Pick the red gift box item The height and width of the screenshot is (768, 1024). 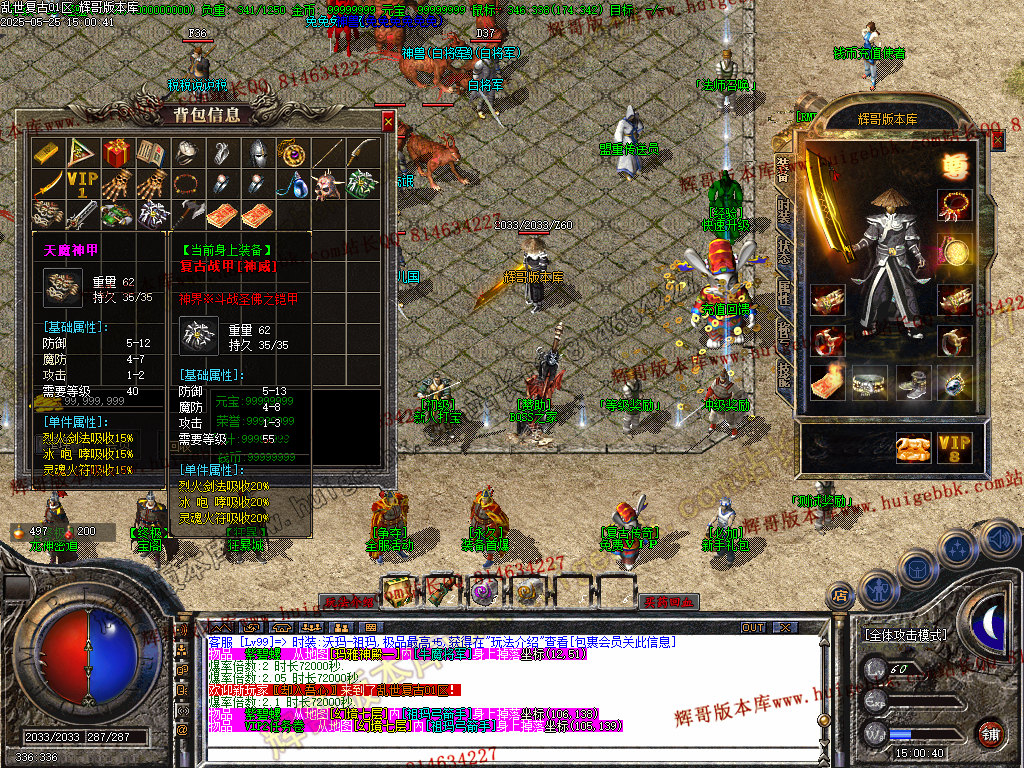[x=116, y=153]
